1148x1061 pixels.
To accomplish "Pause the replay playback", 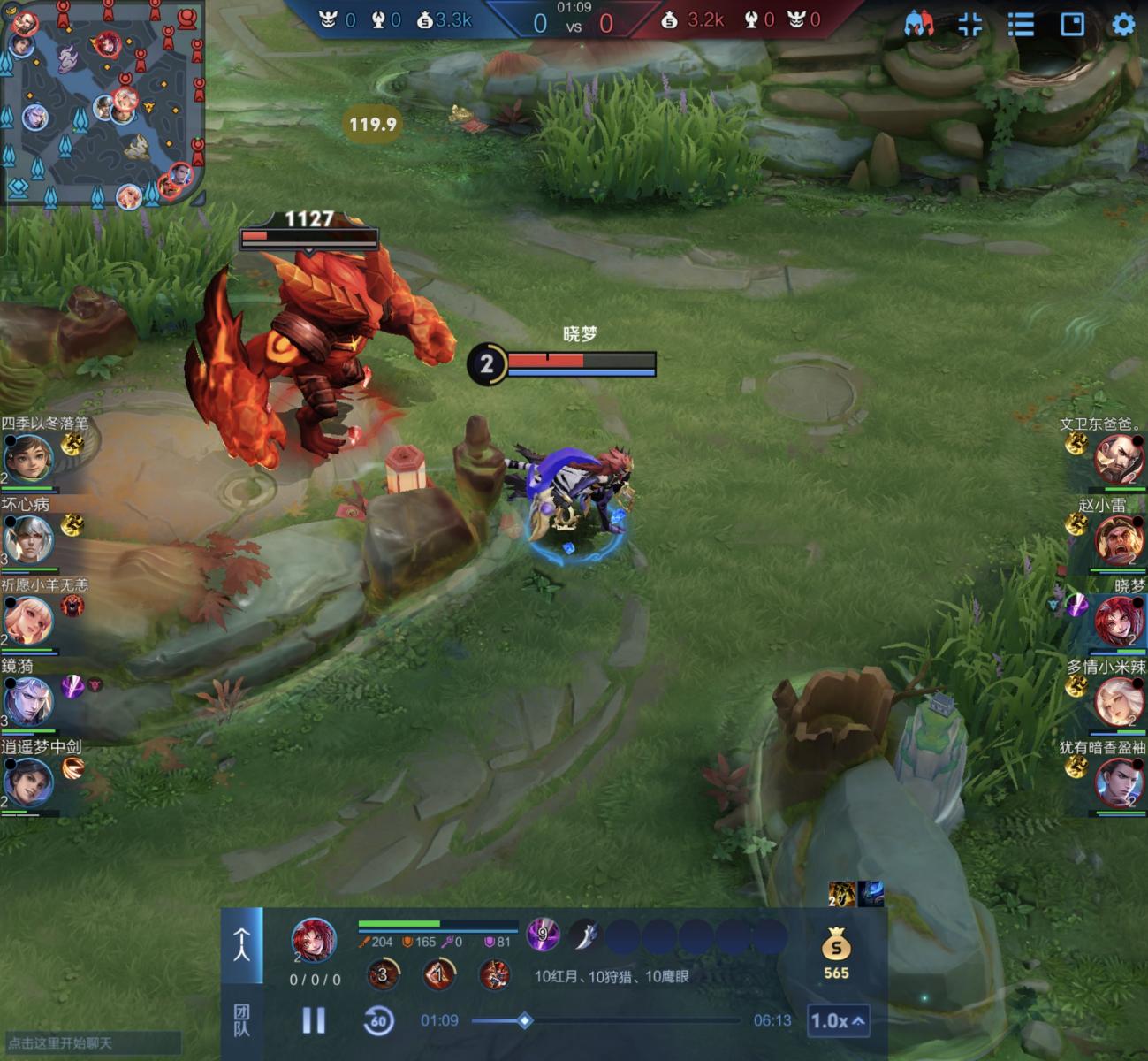I will [x=314, y=1020].
